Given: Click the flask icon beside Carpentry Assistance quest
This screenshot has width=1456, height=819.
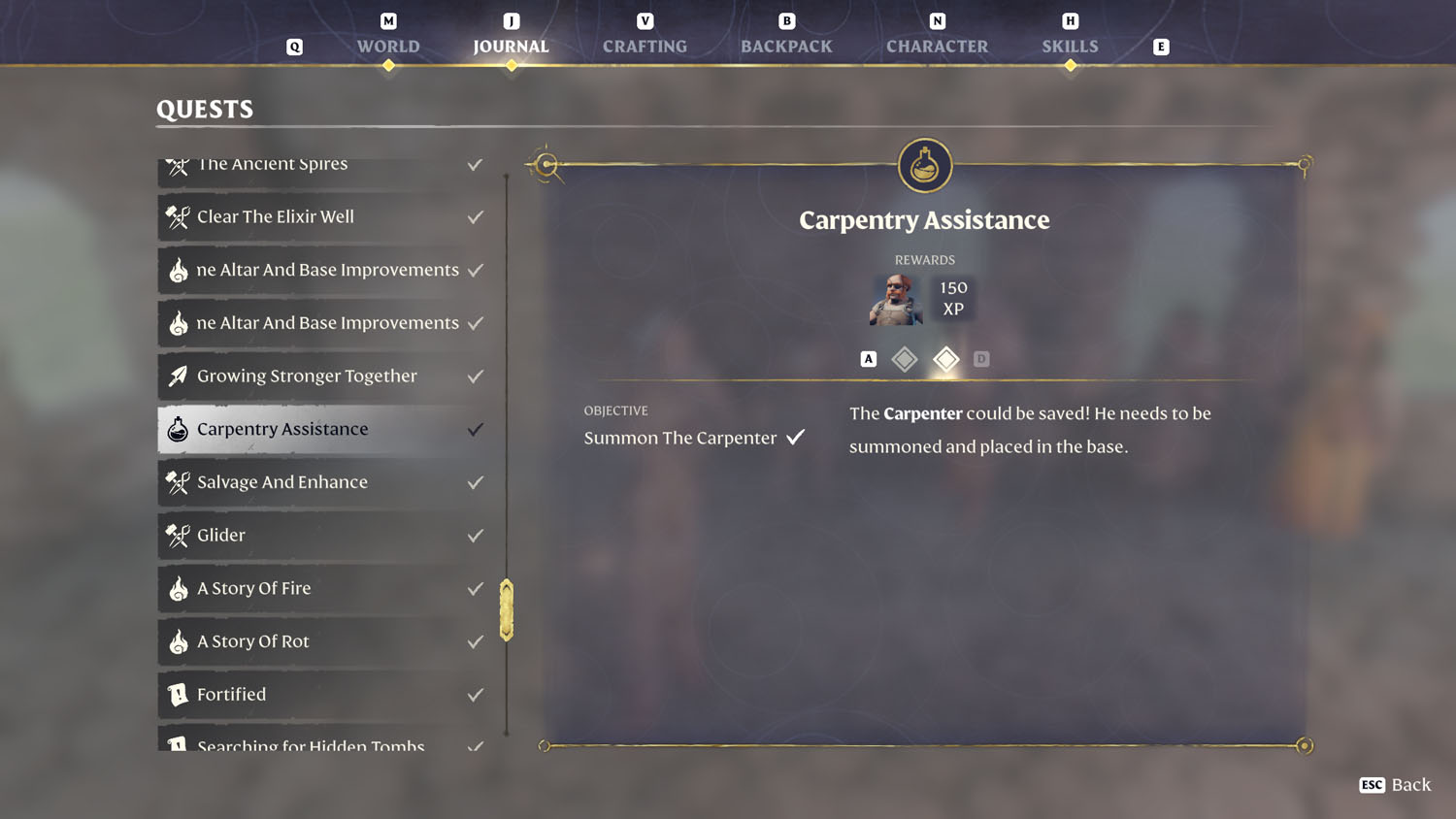Looking at the screenshot, I should click(x=179, y=429).
